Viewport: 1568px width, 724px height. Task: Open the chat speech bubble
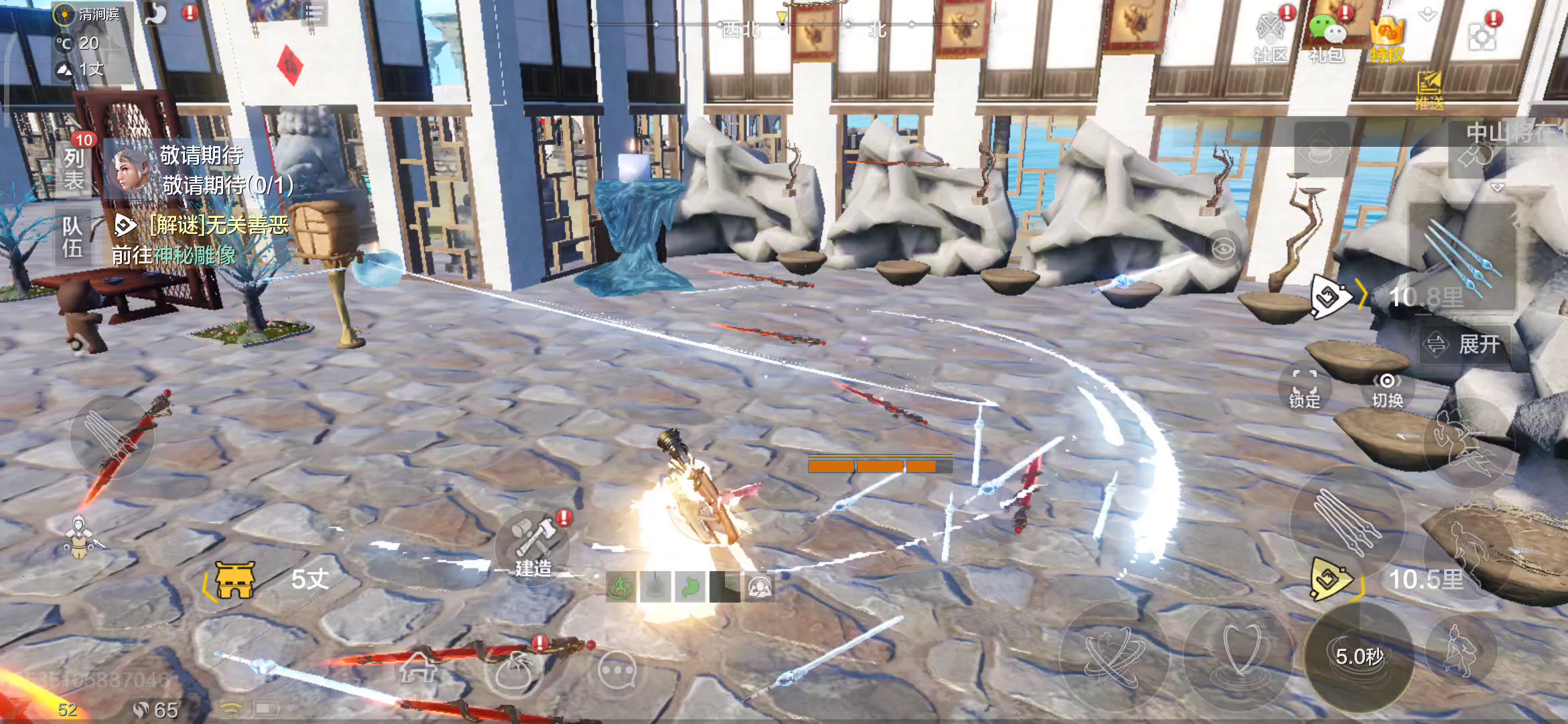616,670
